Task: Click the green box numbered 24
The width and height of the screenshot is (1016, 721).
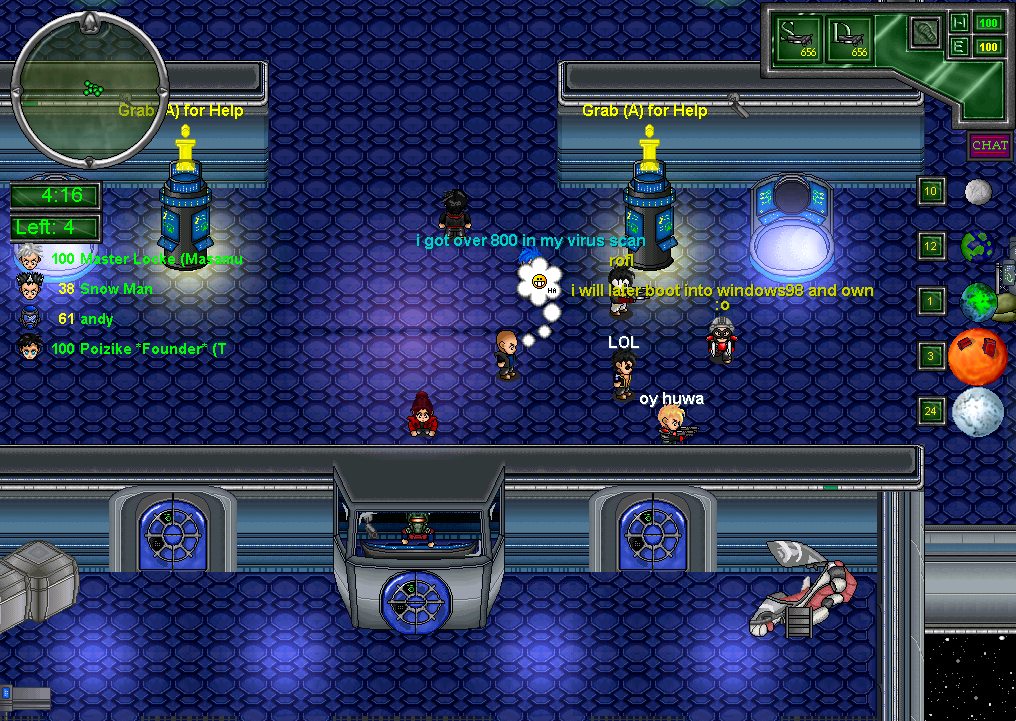Action: pos(931,411)
